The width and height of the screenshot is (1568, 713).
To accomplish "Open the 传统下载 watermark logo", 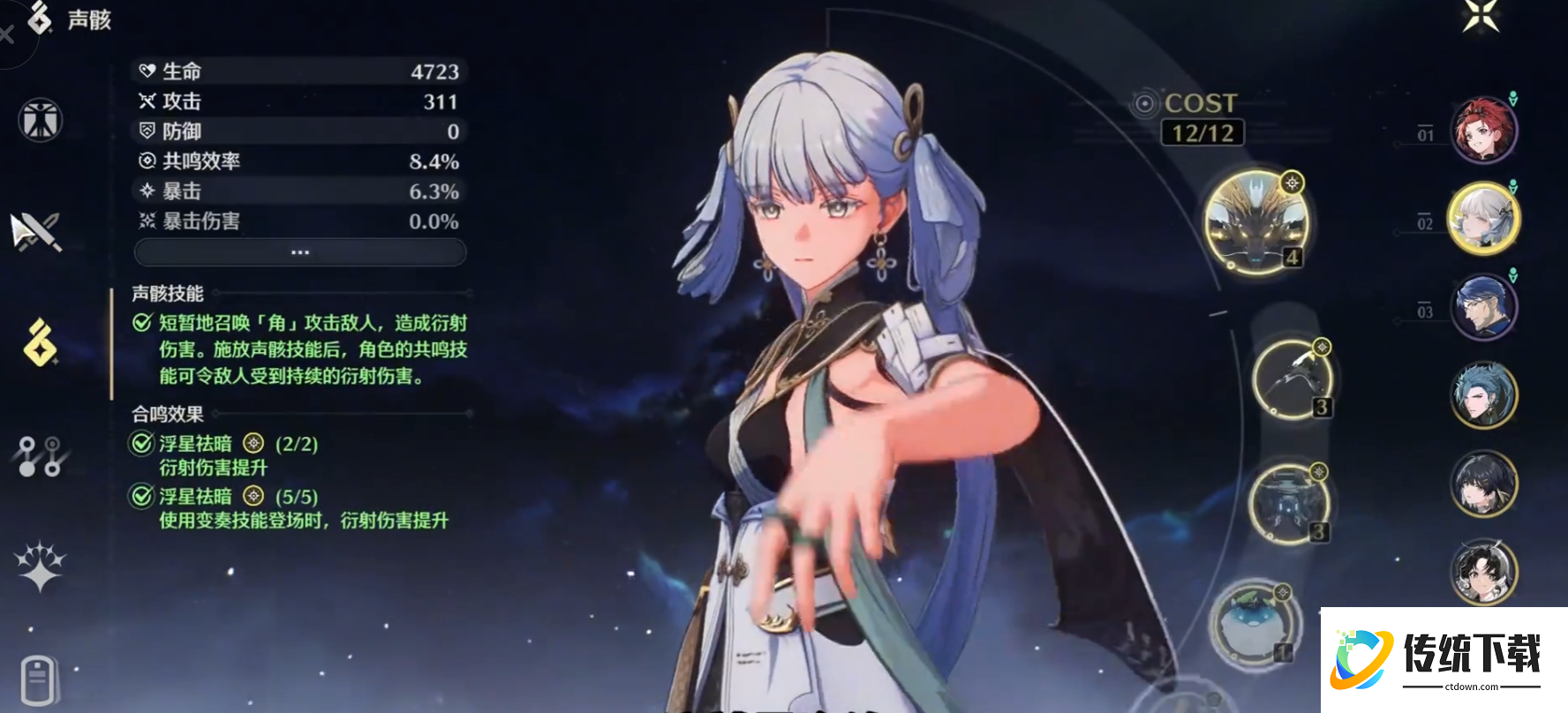I will tap(1444, 659).
